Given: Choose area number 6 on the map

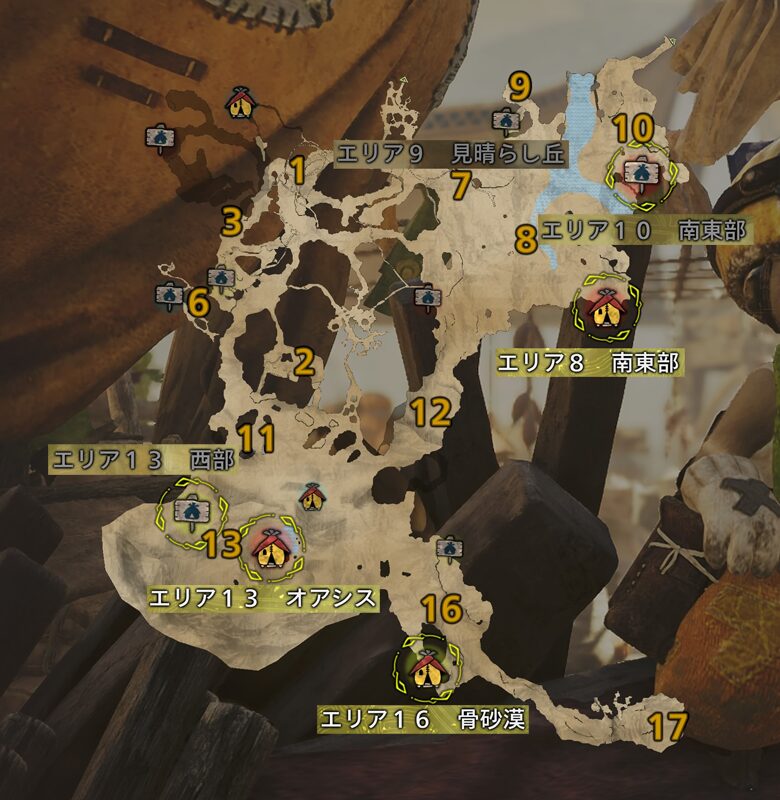Looking at the screenshot, I should (x=198, y=301).
